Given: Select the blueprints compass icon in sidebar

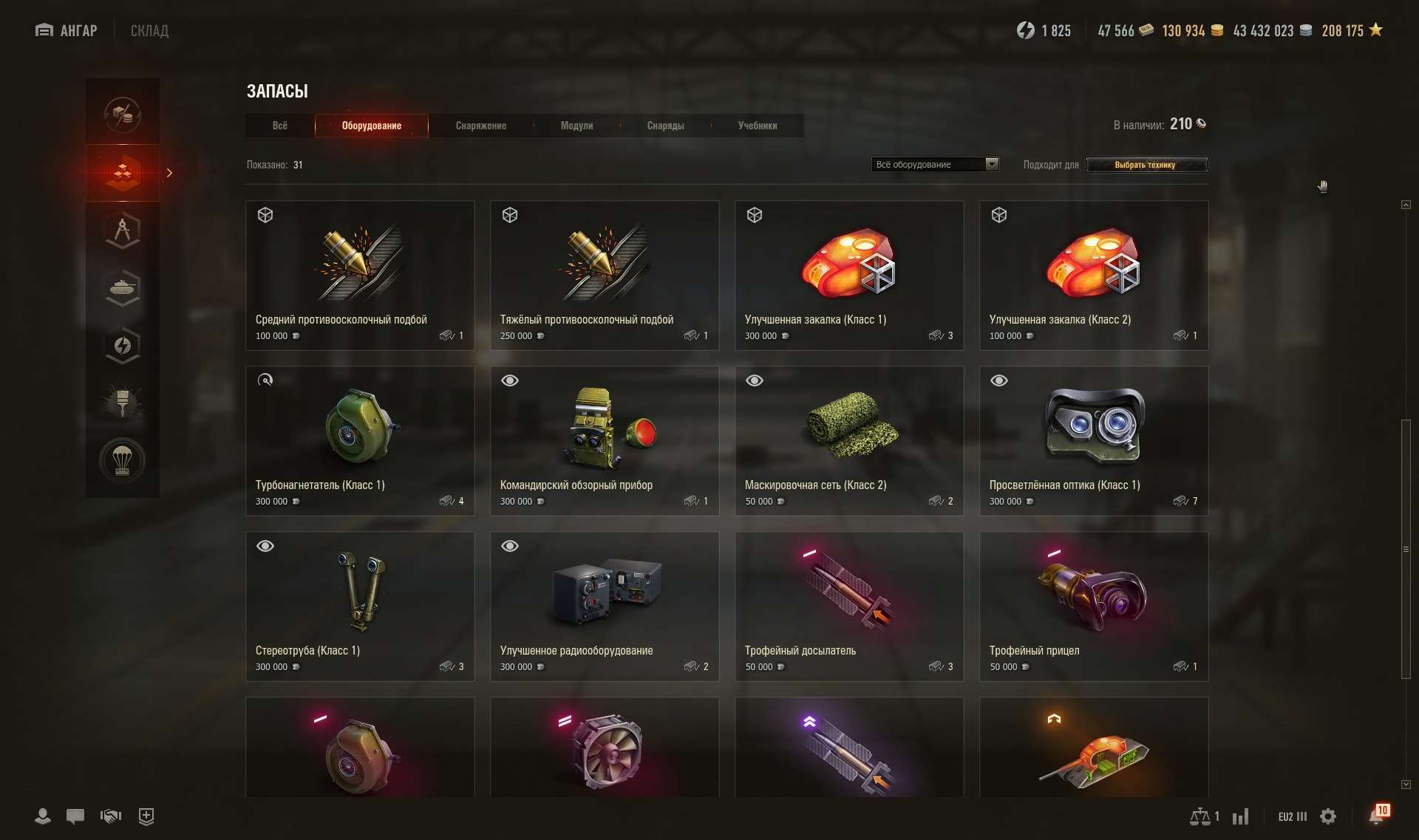Looking at the screenshot, I should (122, 230).
